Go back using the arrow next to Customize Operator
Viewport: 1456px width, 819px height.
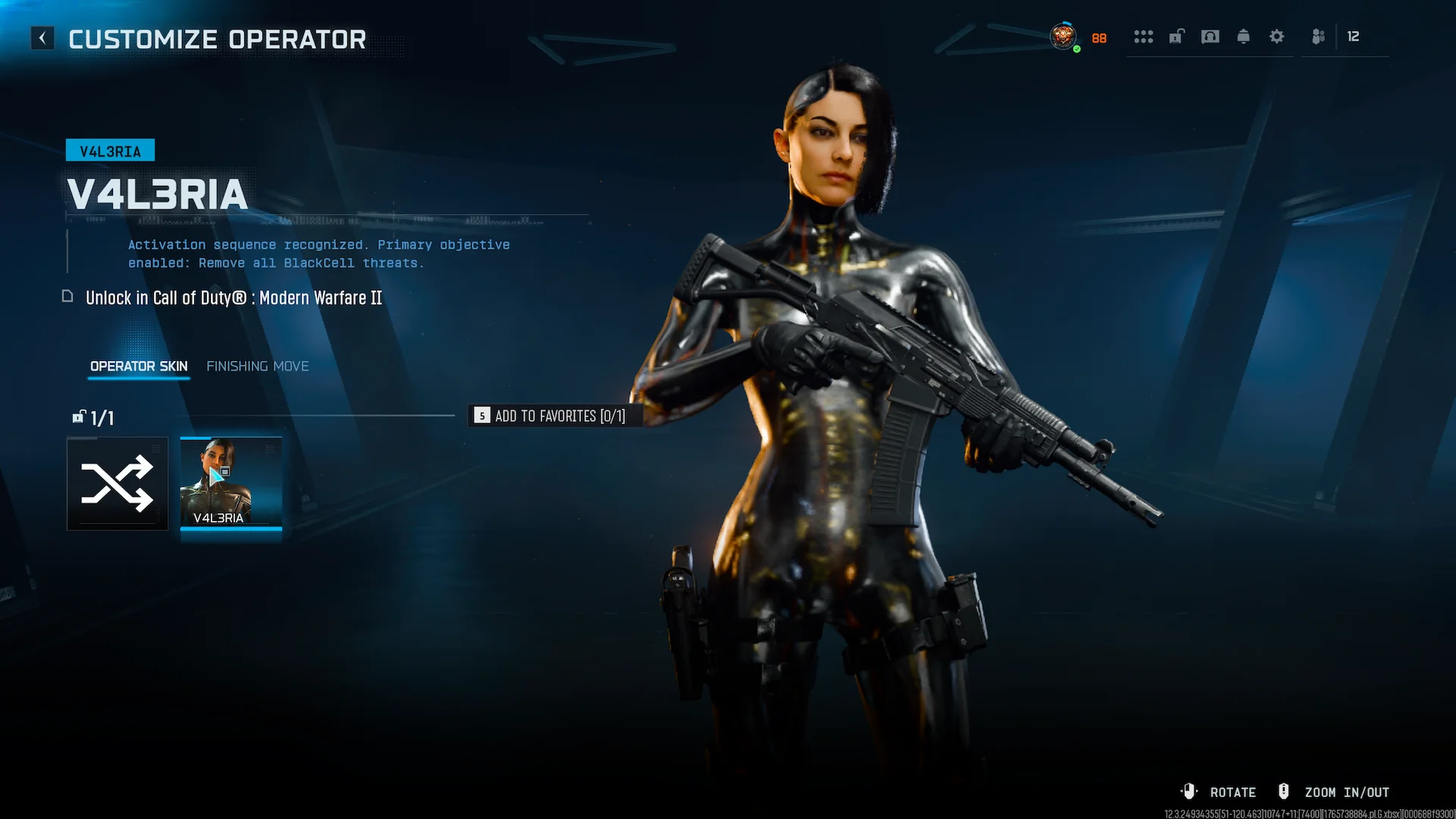tap(42, 38)
